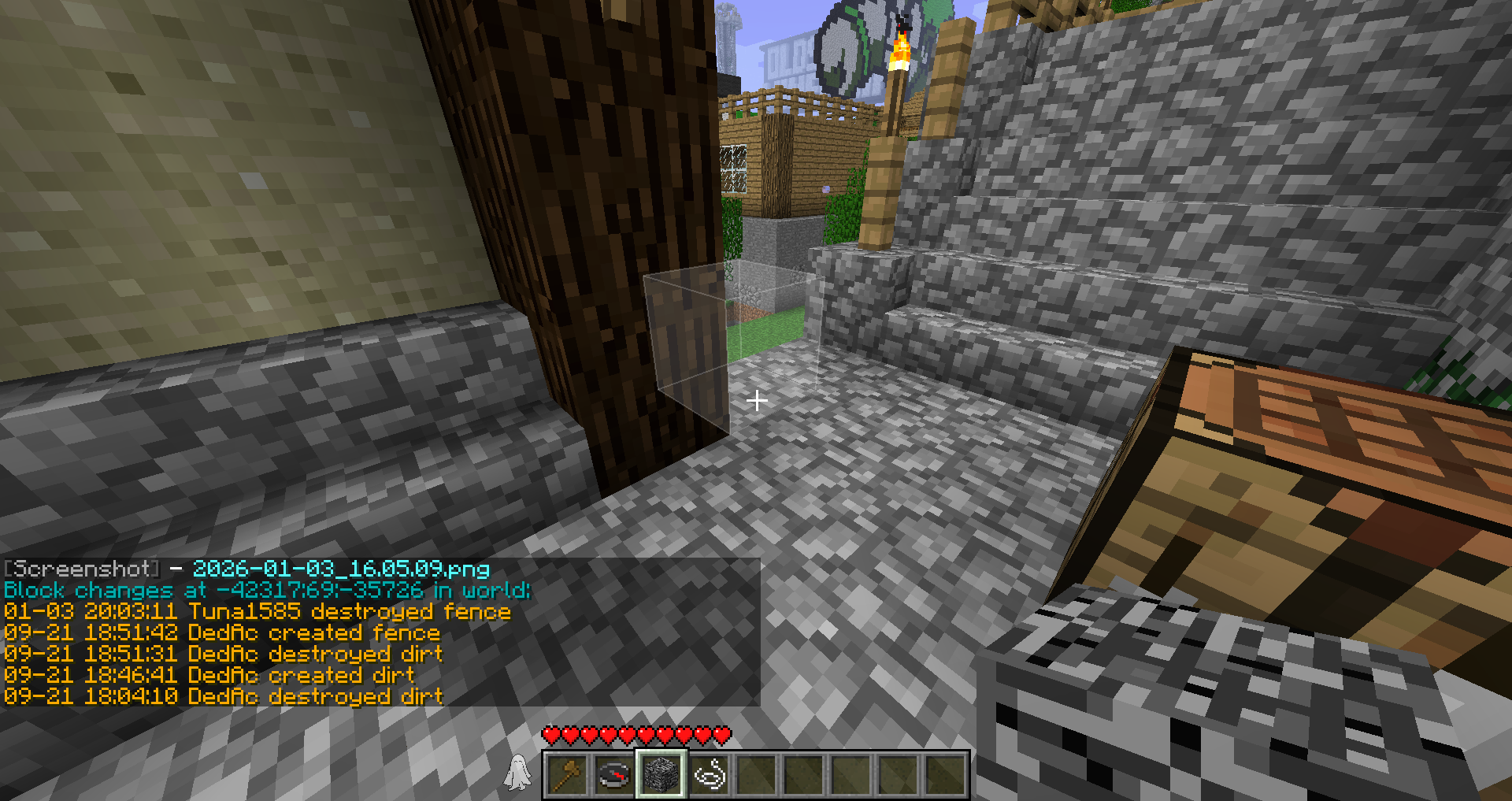Image resolution: width=1512 pixels, height=801 pixels.
Task: Select the compass hotbar slot
Action: click(x=614, y=774)
